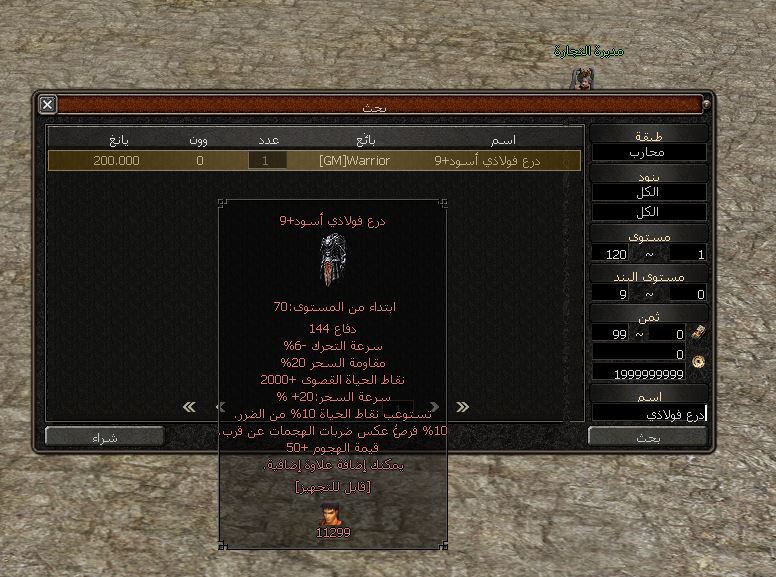This screenshot has width=776, height=577.
Task: Click the بحث search button
Action: [648, 436]
